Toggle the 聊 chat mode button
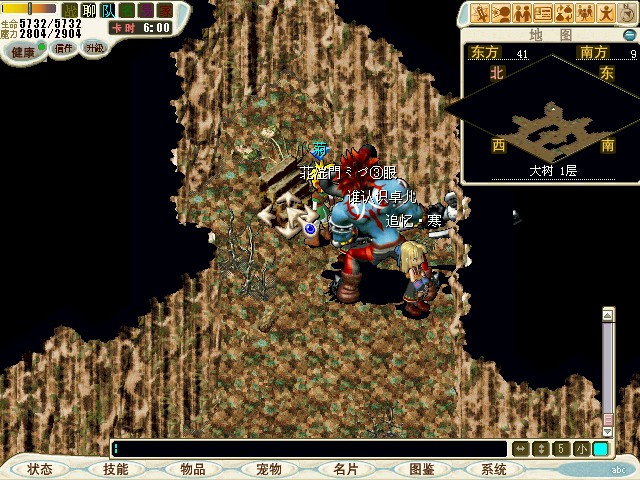The image size is (640, 480). (89, 10)
